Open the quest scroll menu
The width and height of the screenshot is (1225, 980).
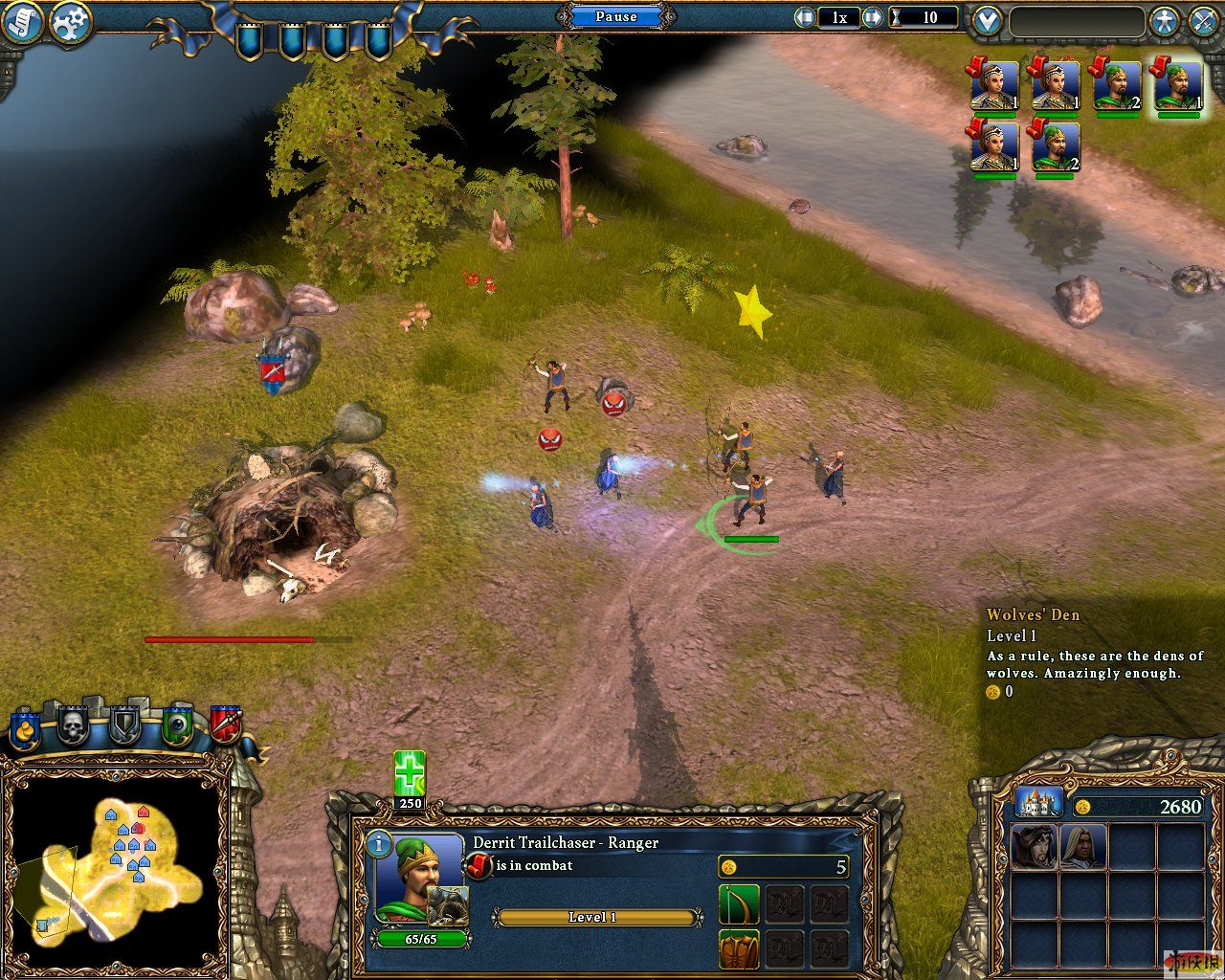coord(22,22)
